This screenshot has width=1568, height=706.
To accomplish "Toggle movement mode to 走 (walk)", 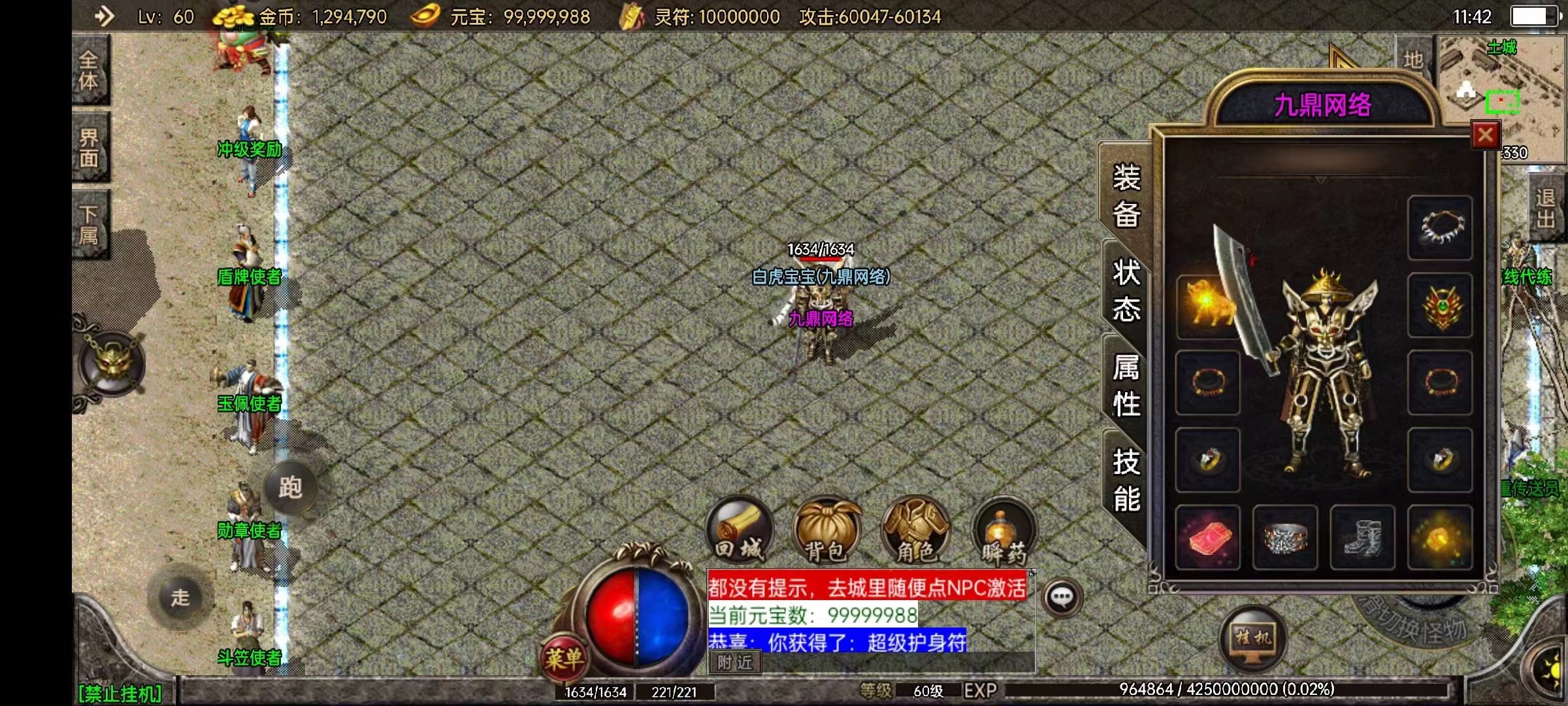I will pos(181,599).
